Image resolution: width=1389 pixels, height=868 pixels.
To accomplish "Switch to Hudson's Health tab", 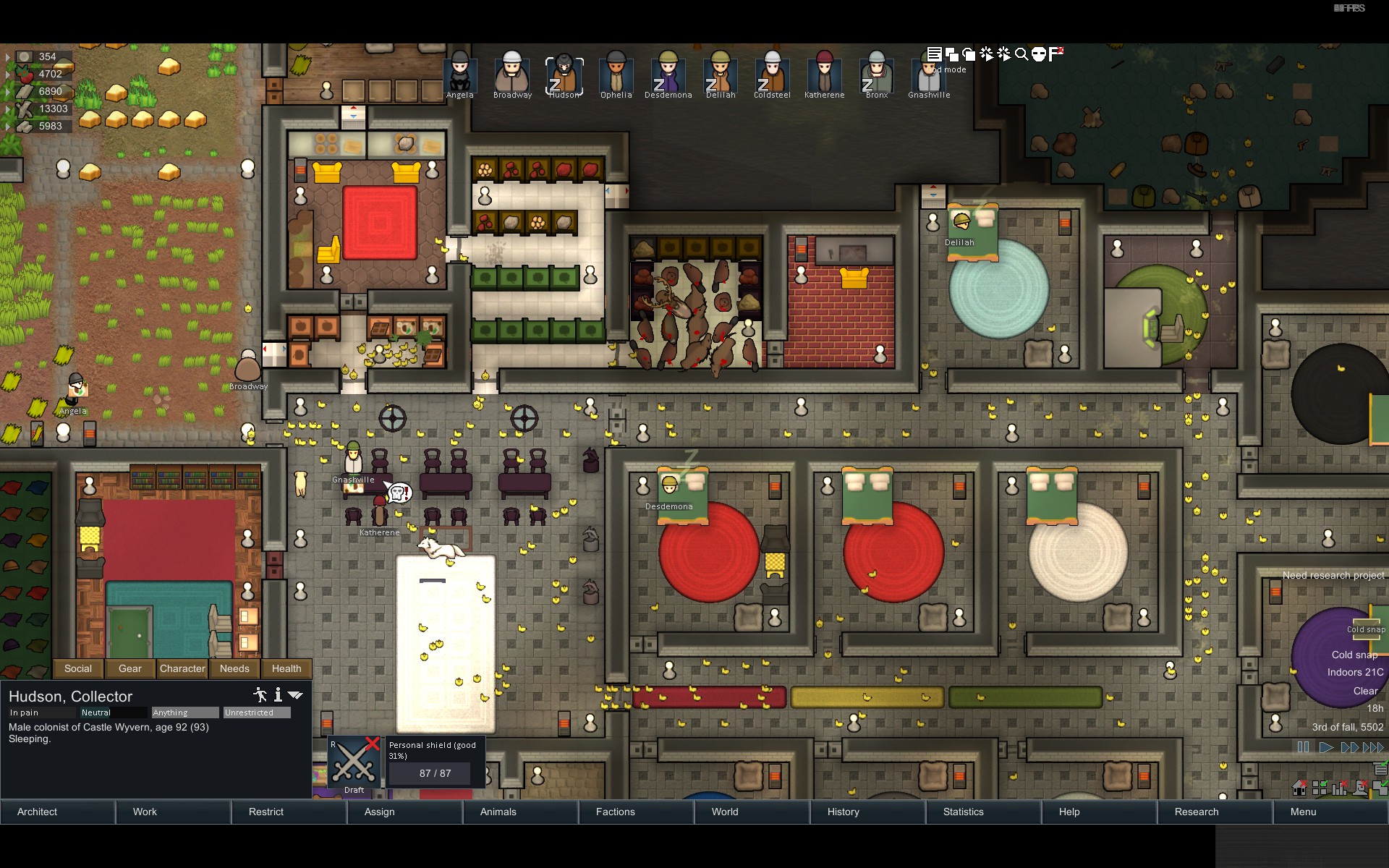I will click(286, 668).
